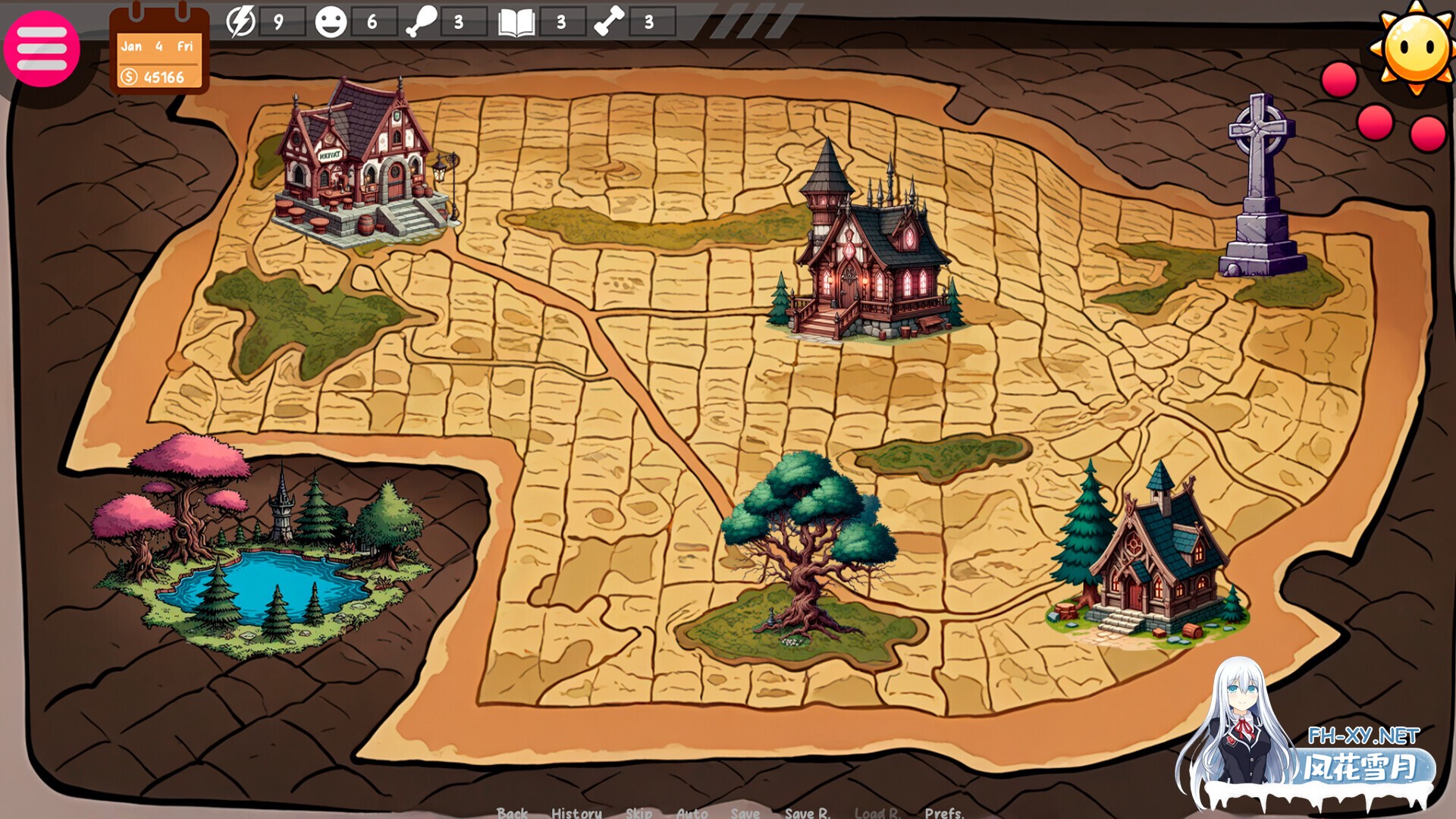
Task: Activate Skip in the quick menu
Action: [x=639, y=813]
